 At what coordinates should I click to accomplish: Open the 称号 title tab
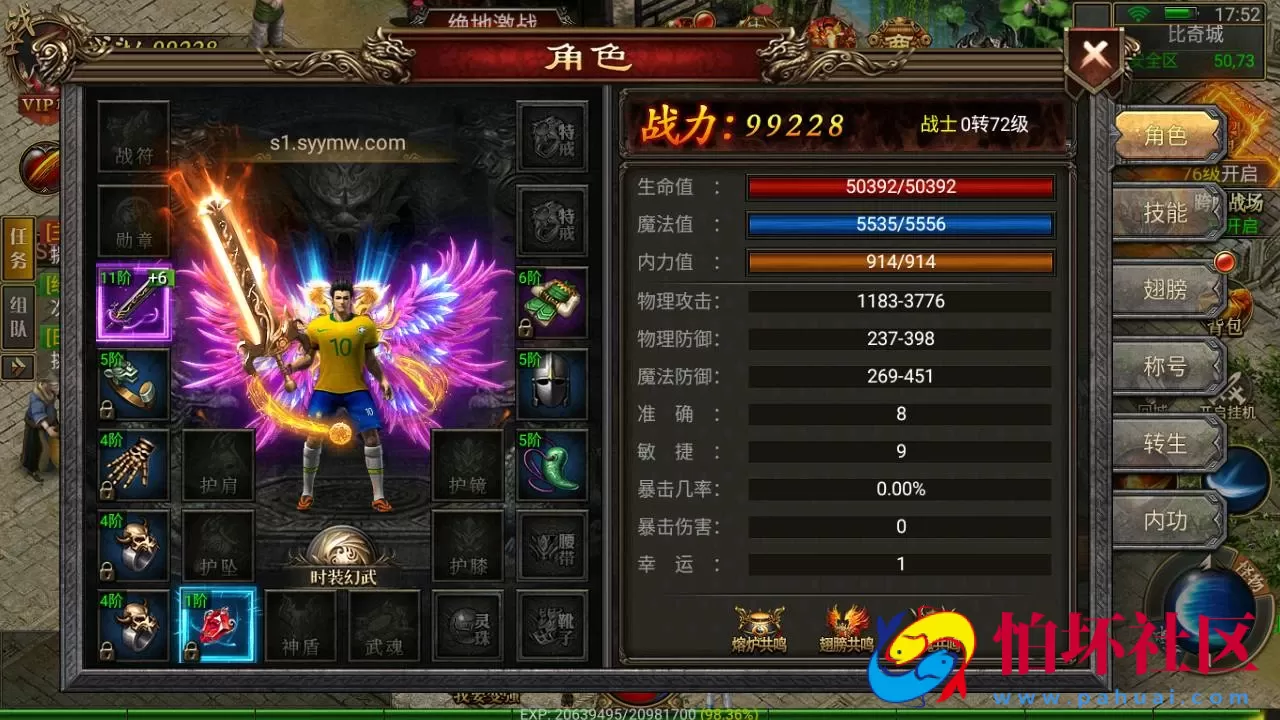1165,368
